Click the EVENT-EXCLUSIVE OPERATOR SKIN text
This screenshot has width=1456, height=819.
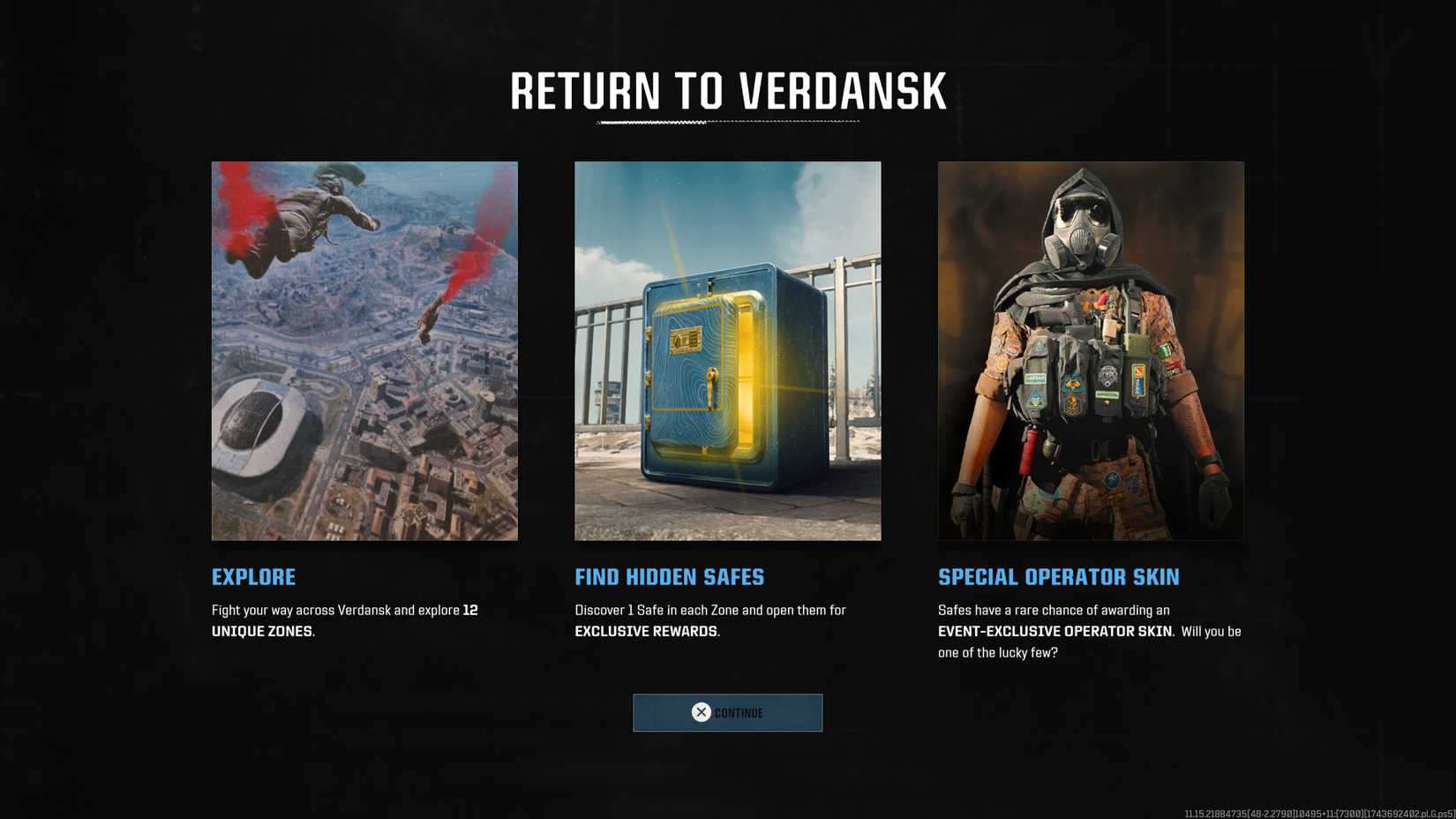(1056, 631)
